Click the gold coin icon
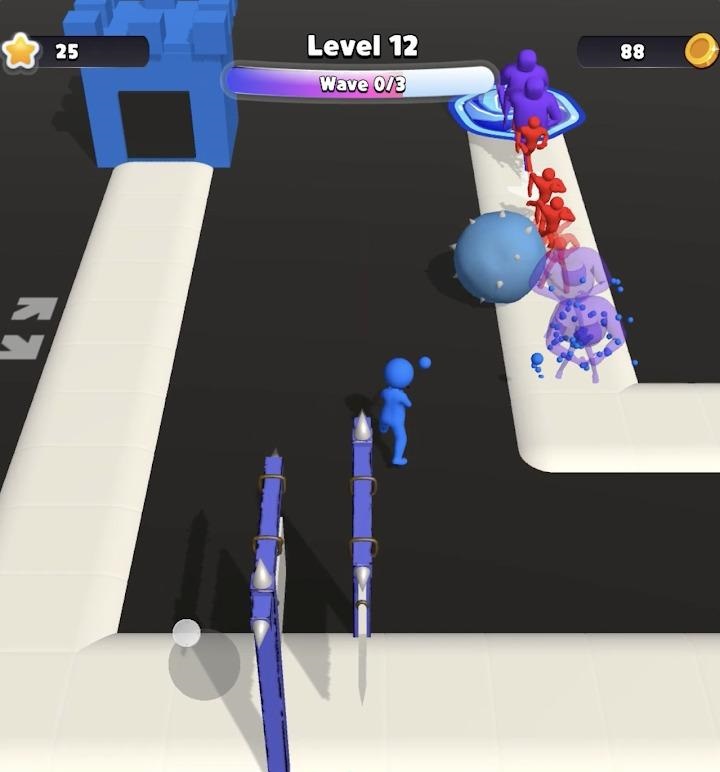The height and width of the screenshot is (772, 720). 700,49
